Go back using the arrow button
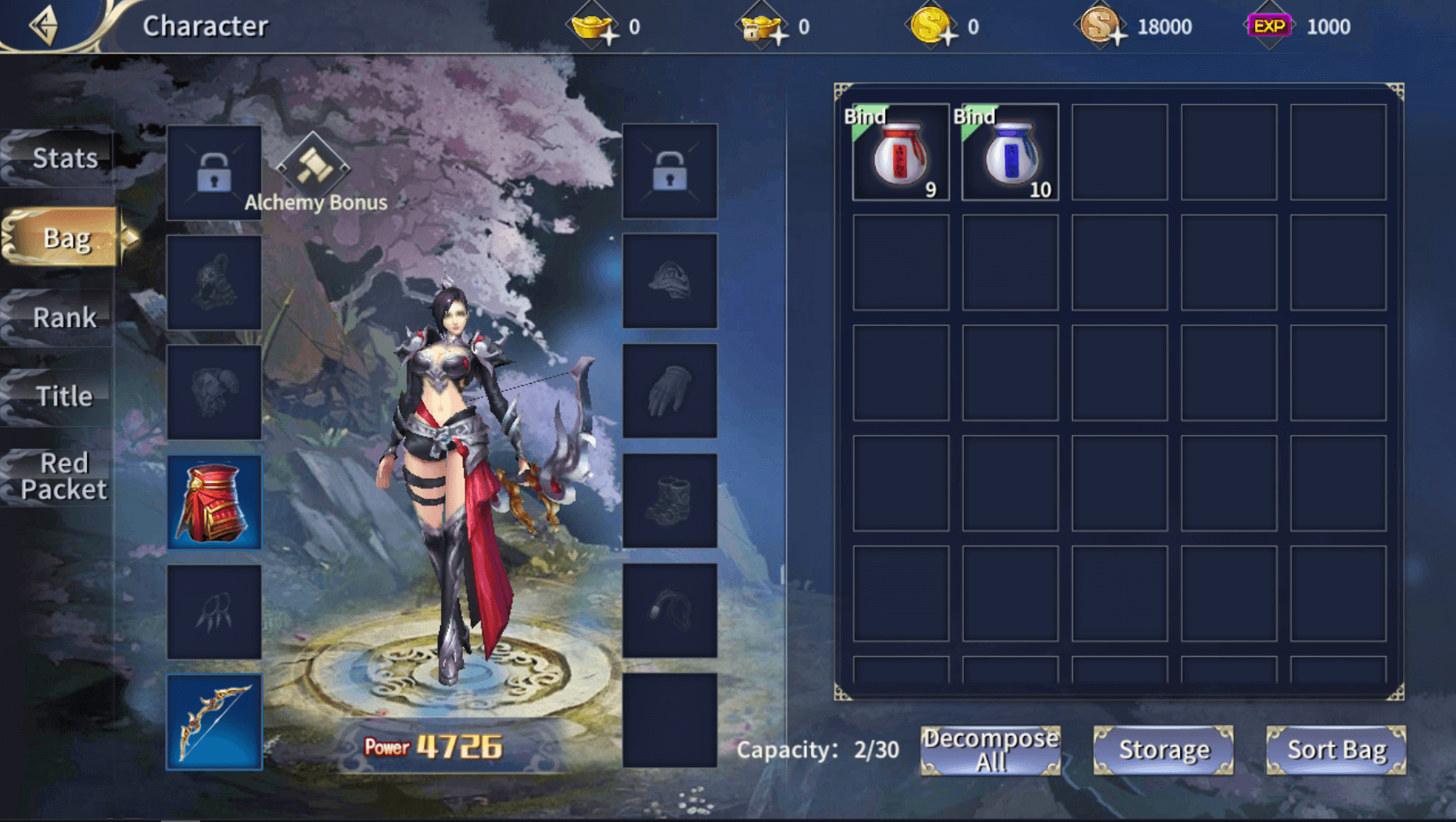Screen dimensions: 1456x822 click(x=45, y=25)
